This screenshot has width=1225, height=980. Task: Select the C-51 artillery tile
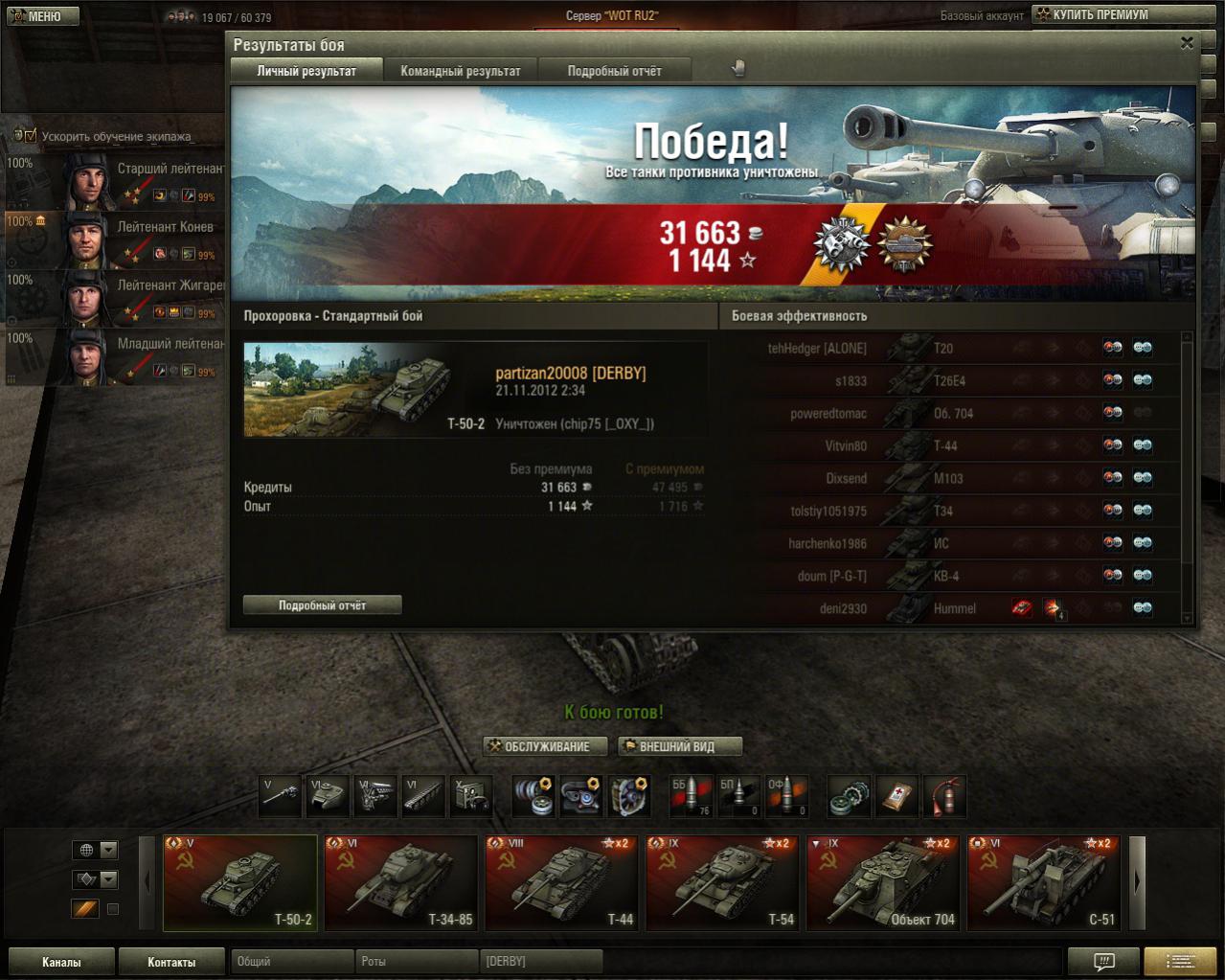[1045, 883]
